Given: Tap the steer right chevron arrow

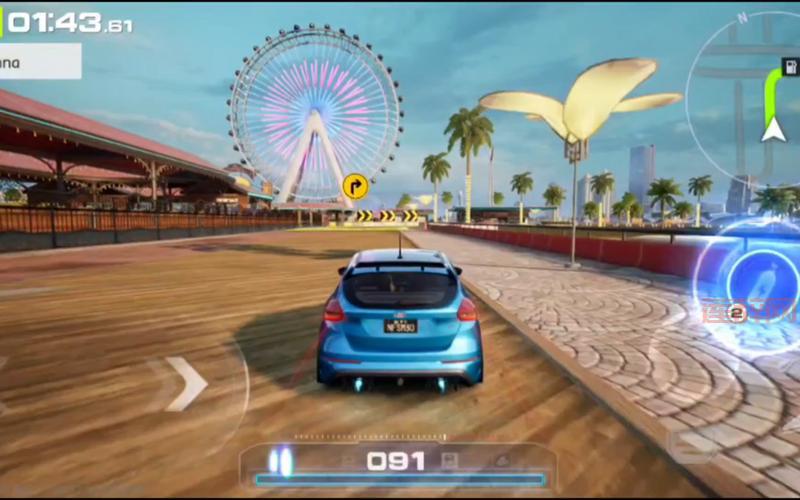Looking at the screenshot, I should click(187, 384).
